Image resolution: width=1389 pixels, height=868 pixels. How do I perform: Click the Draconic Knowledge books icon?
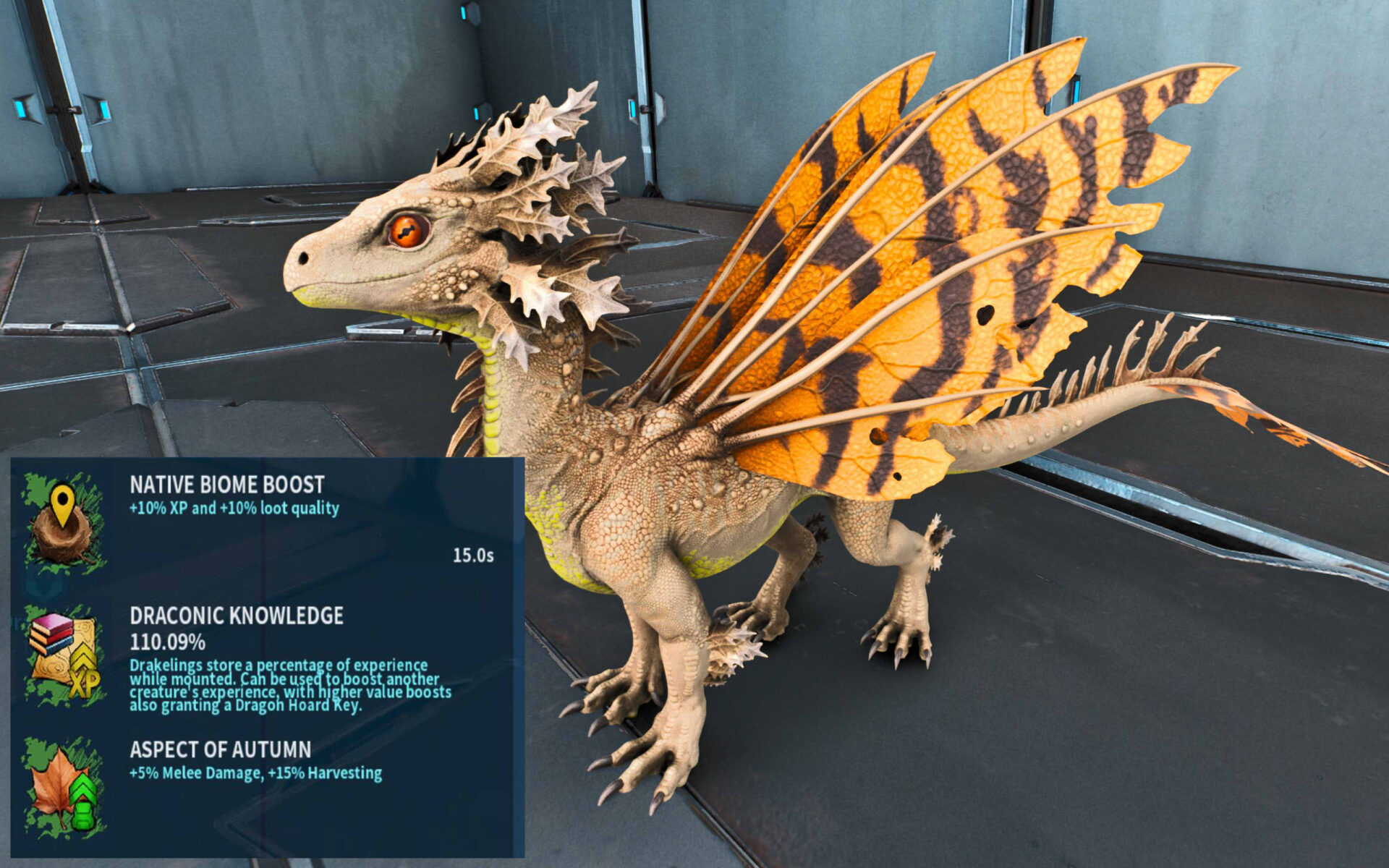(x=64, y=655)
